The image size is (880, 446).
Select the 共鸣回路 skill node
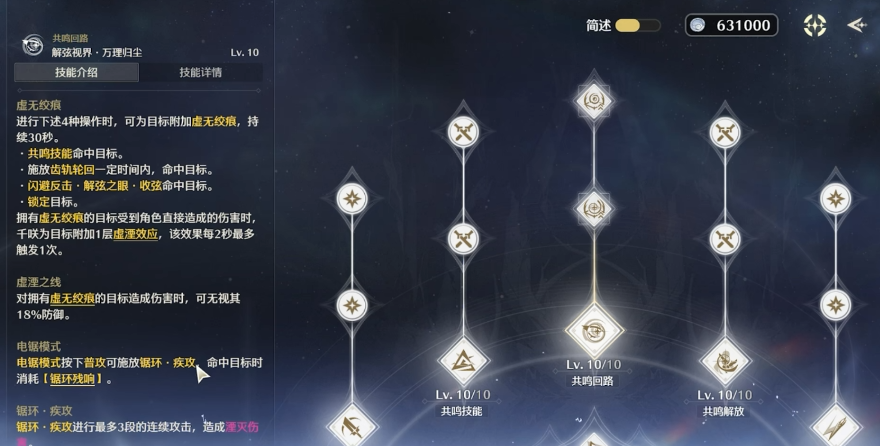595,331
